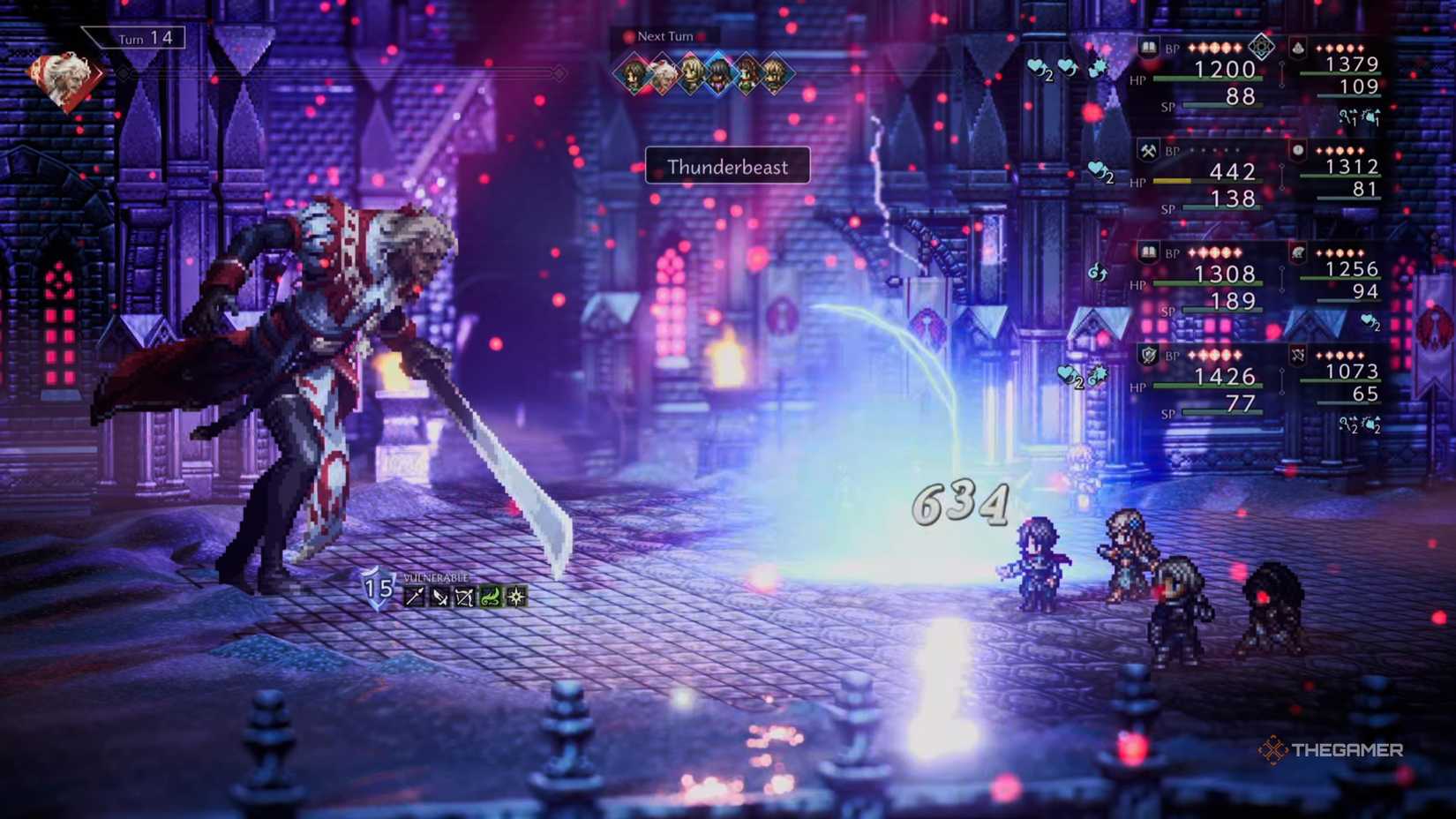The height and width of the screenshot is (819, 1456).
Task: Click the Thunderbeast name banner
Action: click(x=729, y=167)
